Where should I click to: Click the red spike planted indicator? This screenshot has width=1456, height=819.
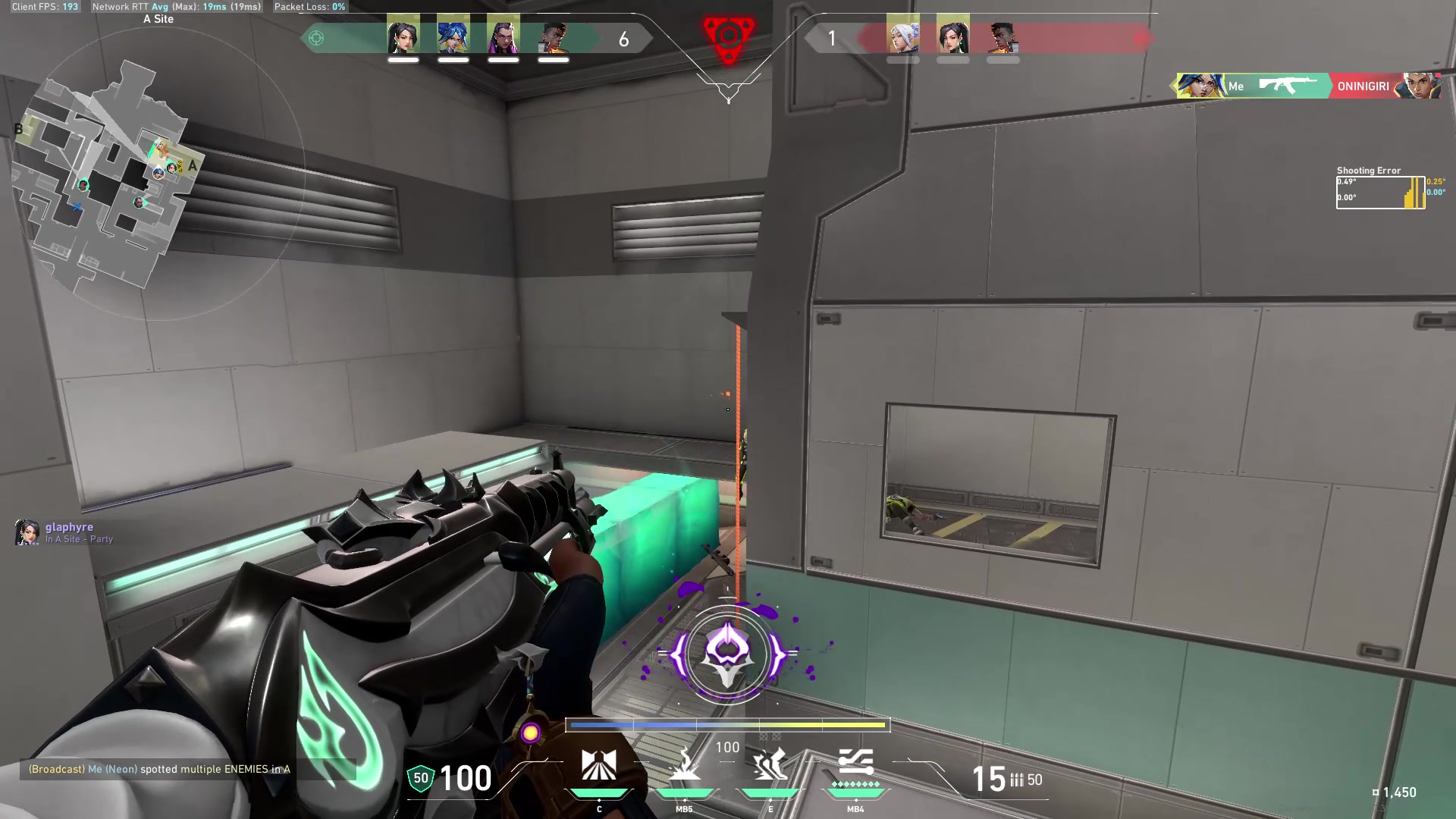coord(728,38)
